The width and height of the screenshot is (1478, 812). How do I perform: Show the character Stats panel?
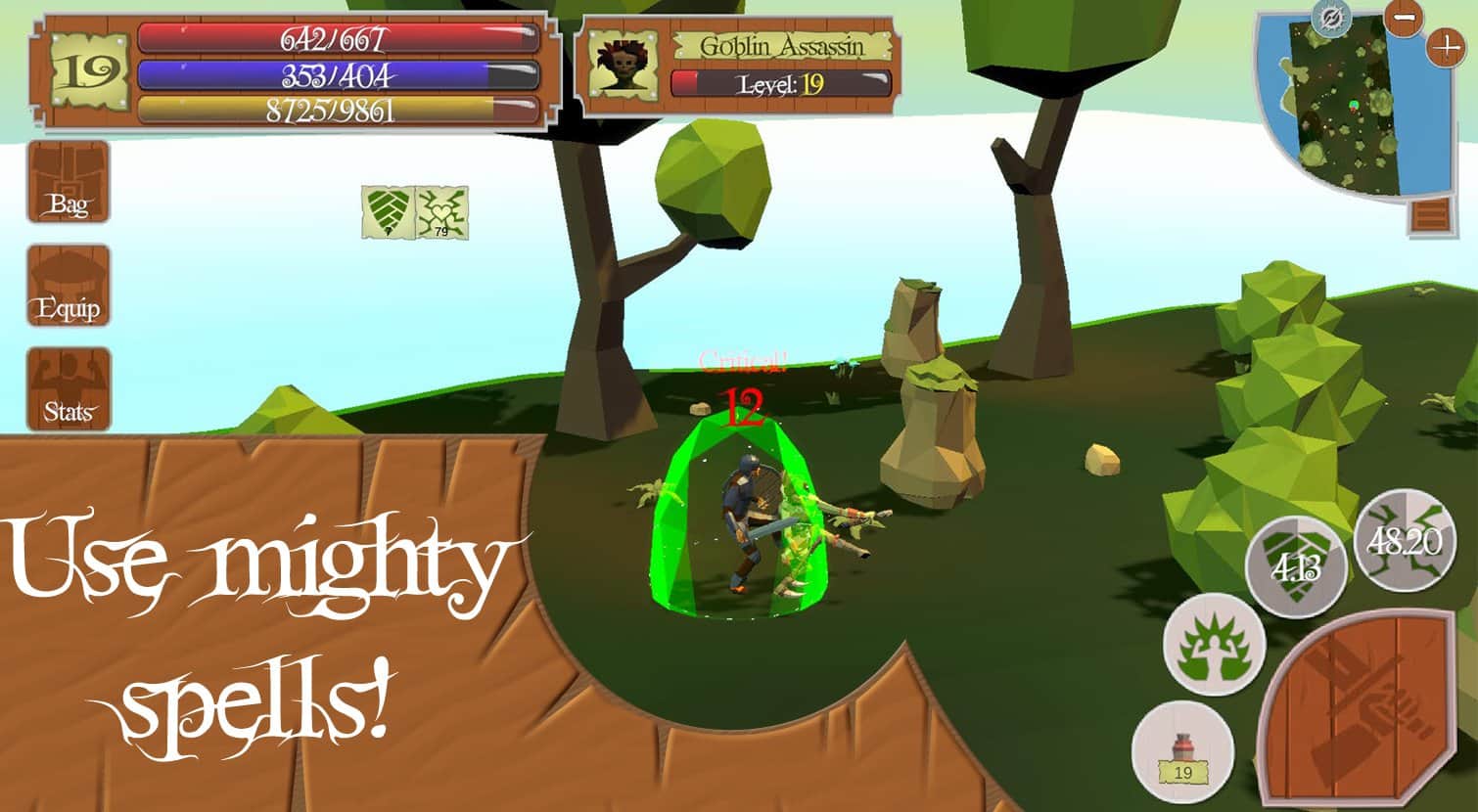click(68, 389)
